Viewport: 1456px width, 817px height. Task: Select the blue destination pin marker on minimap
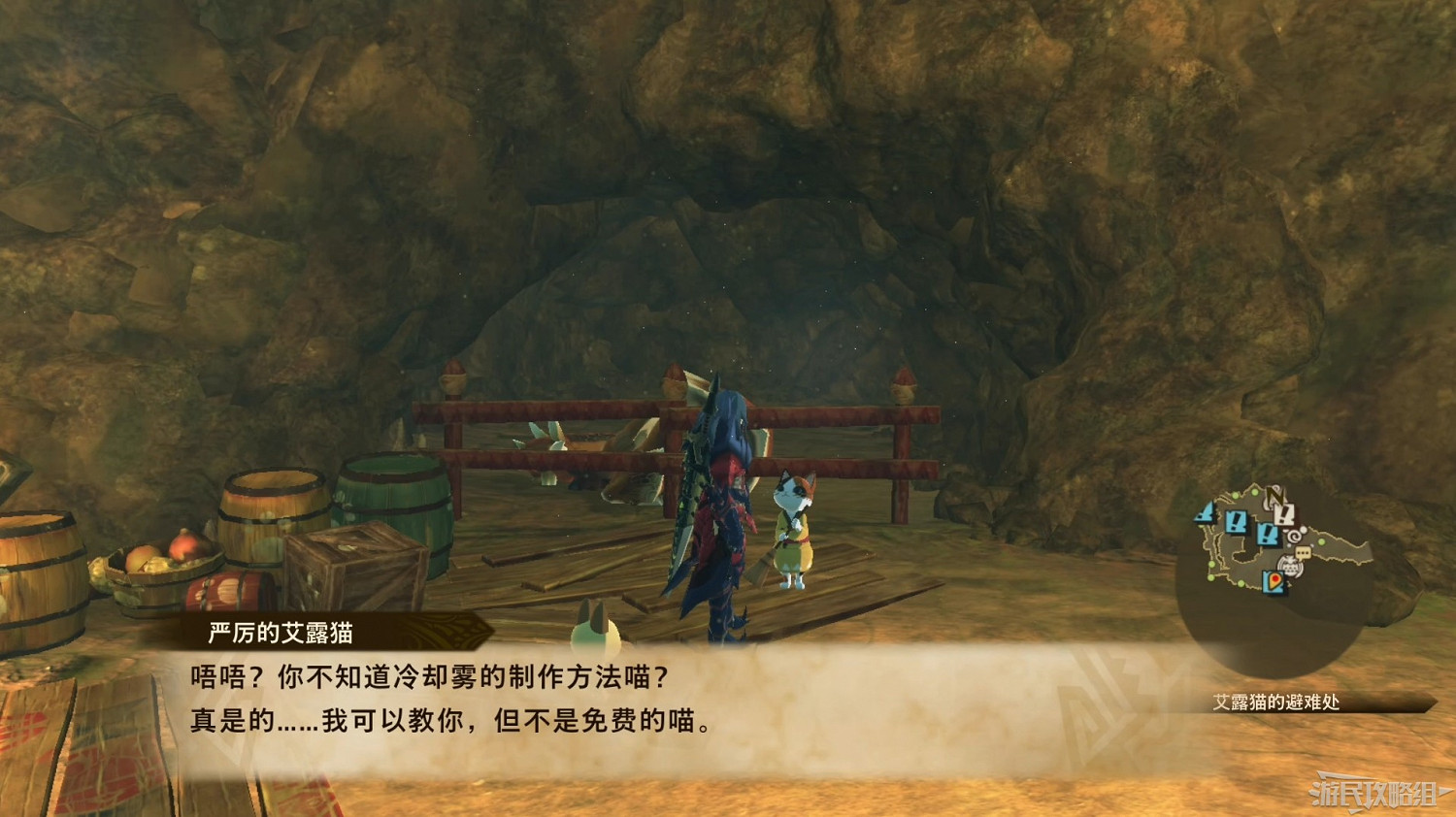point(1274,580)
